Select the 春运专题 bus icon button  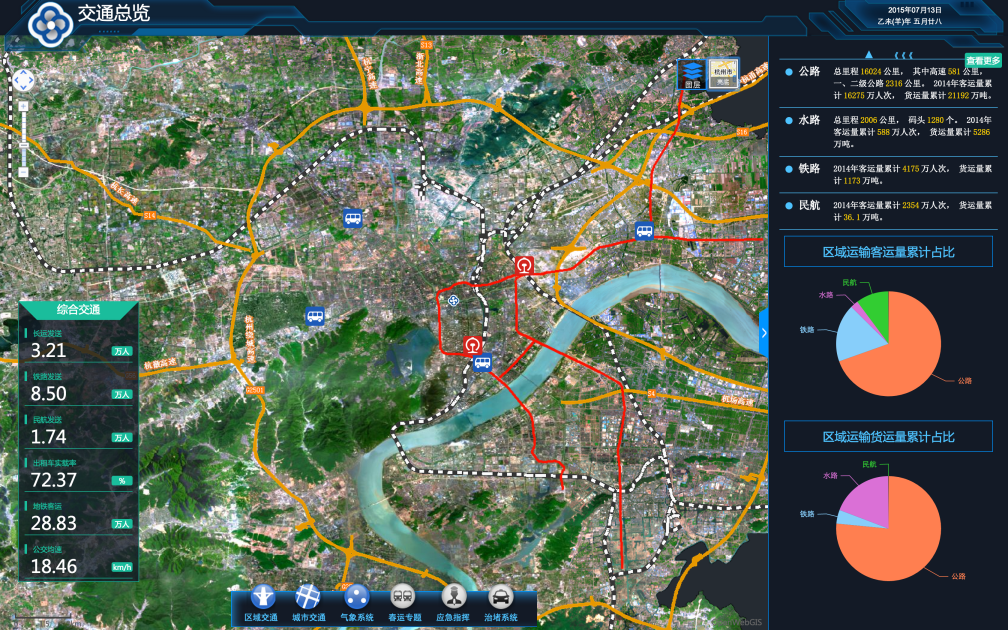[404, 598]
